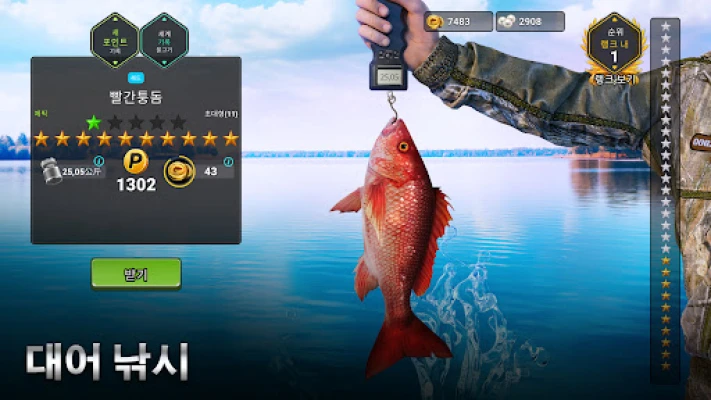Open the gold coin balance showing 7483
This screenshot has height=400, width=711.
pyautogui.click(x=457, y=22)
